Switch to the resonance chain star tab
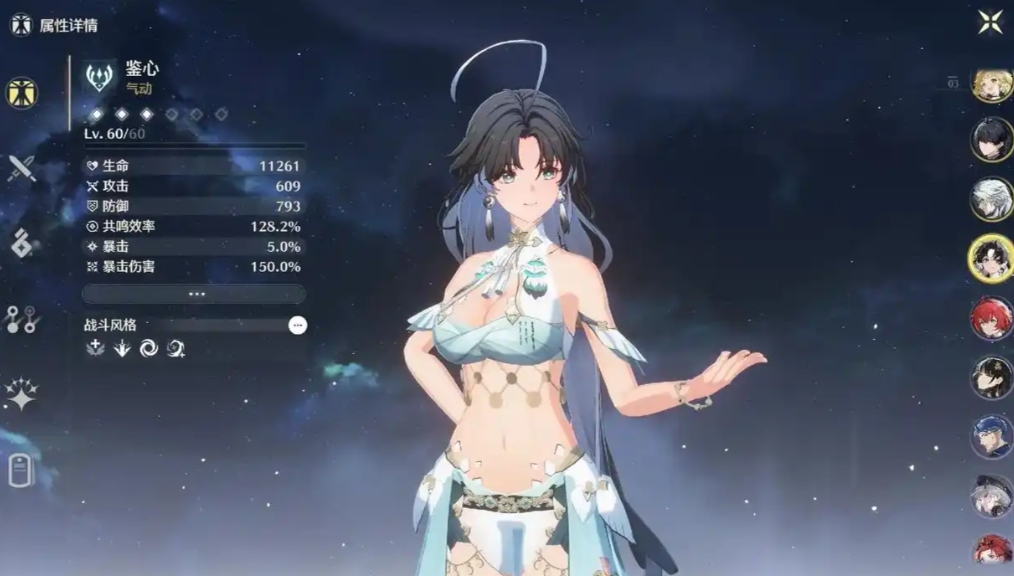The width and height of the screenshot is (1014, 576). [x=21, y=394]
